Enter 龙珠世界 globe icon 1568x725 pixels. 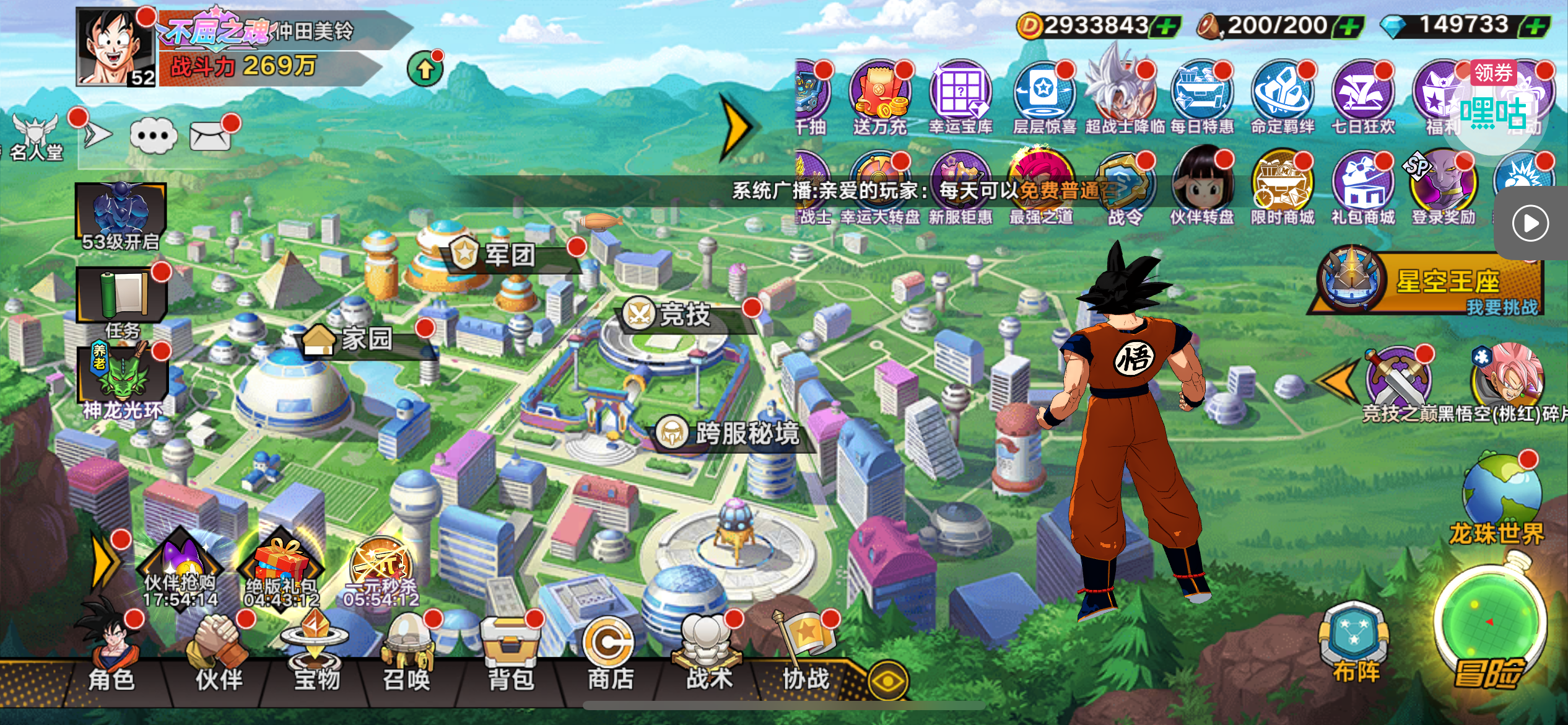1500,496
